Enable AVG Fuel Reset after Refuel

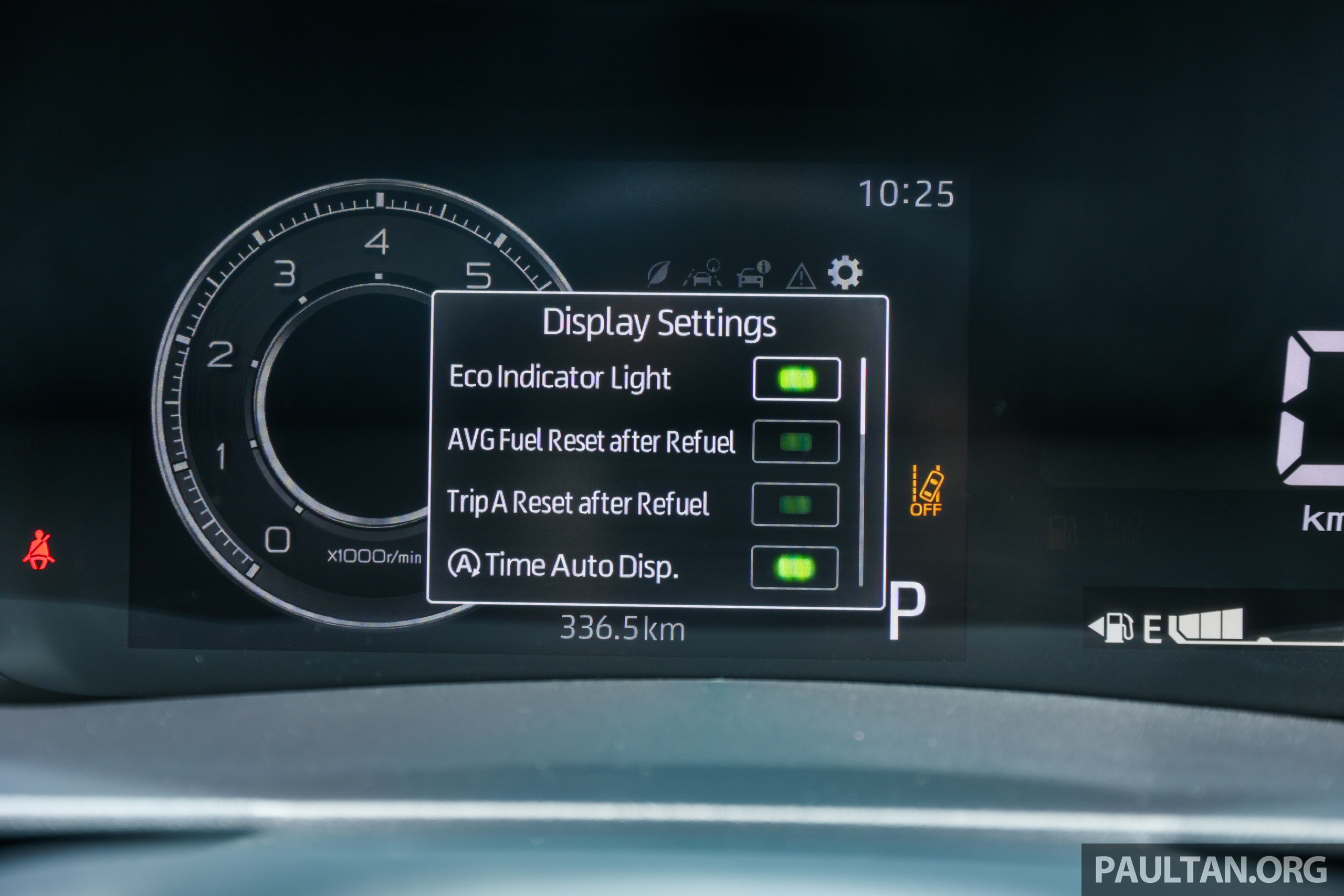click(x=796, y=442)
